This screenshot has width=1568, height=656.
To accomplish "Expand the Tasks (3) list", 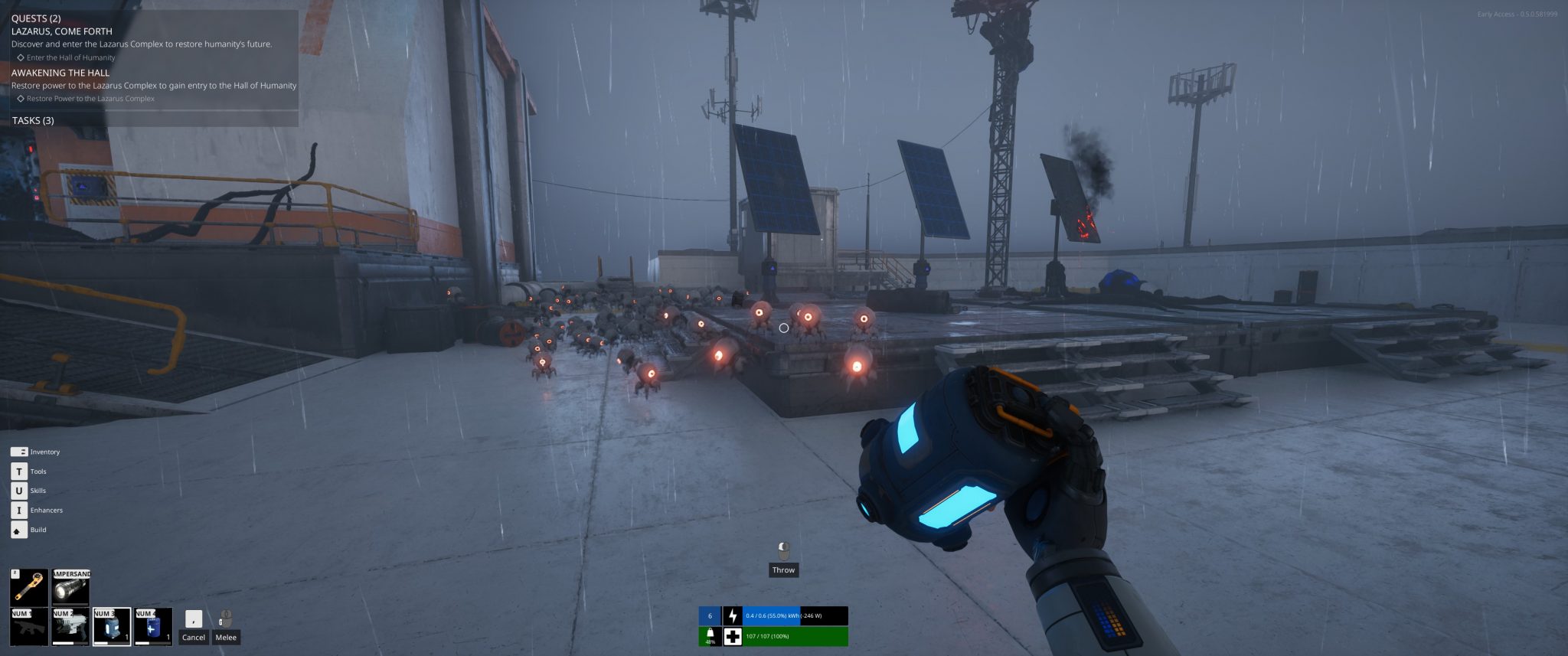I will click(33, 120).
